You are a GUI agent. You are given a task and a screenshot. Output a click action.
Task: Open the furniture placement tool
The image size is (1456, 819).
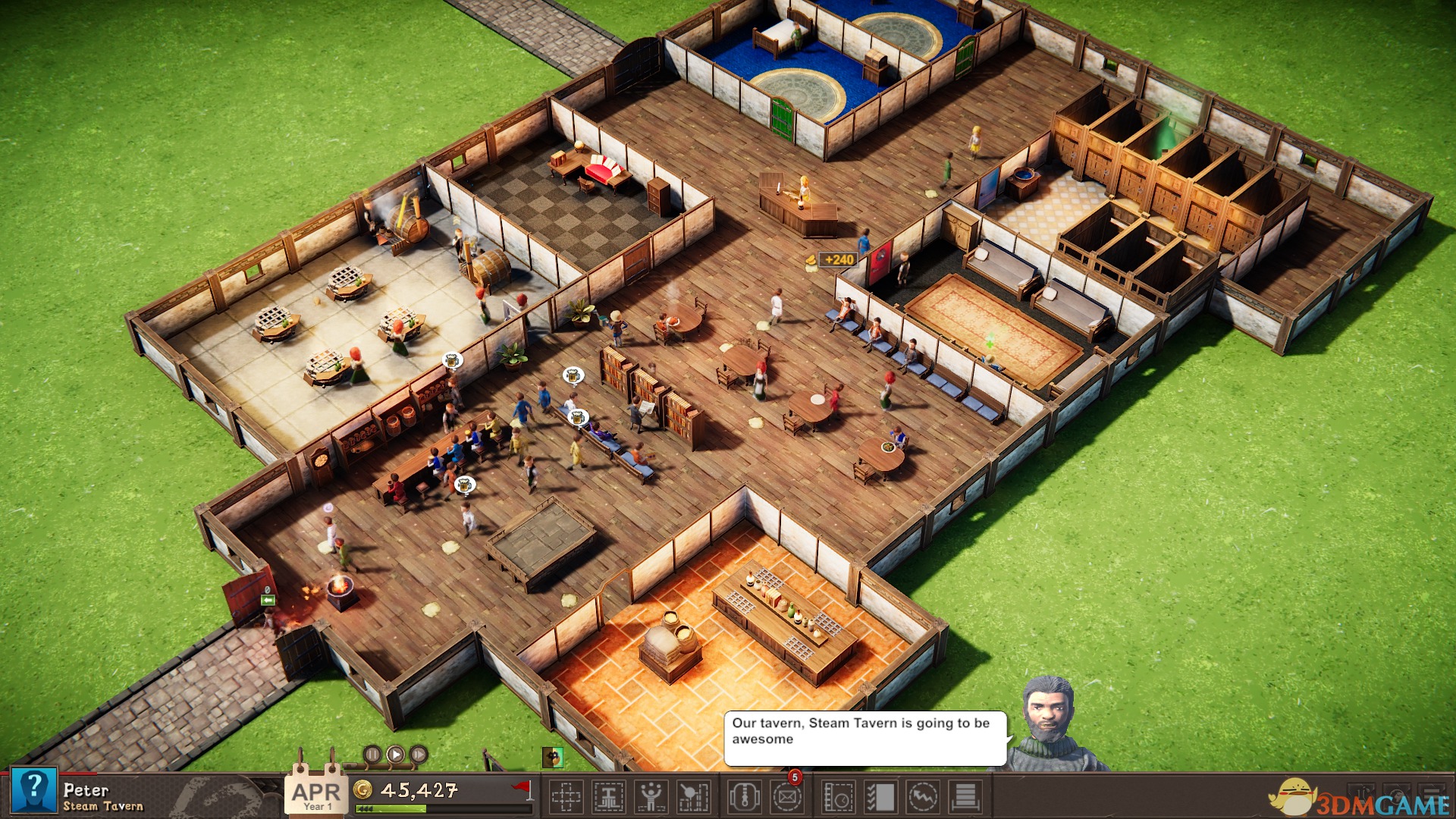pos(608,797)
